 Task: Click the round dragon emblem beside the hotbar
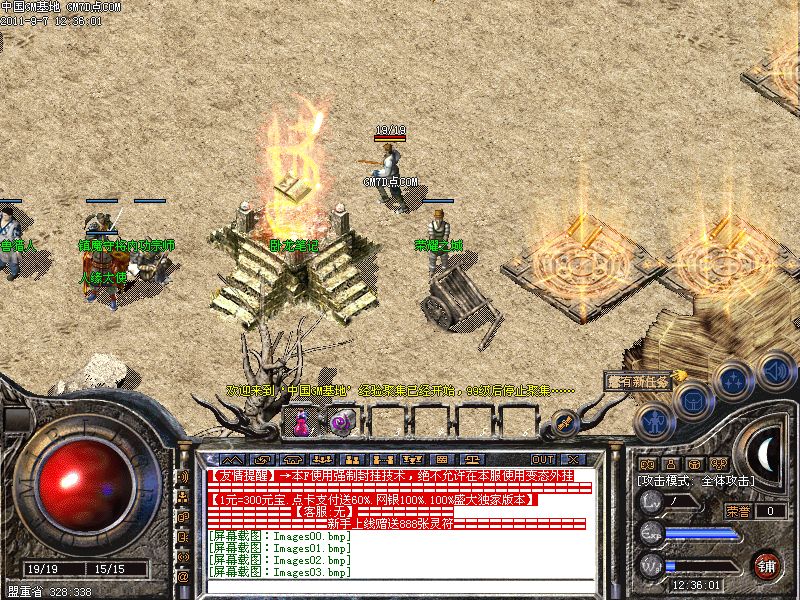[564, 422]
